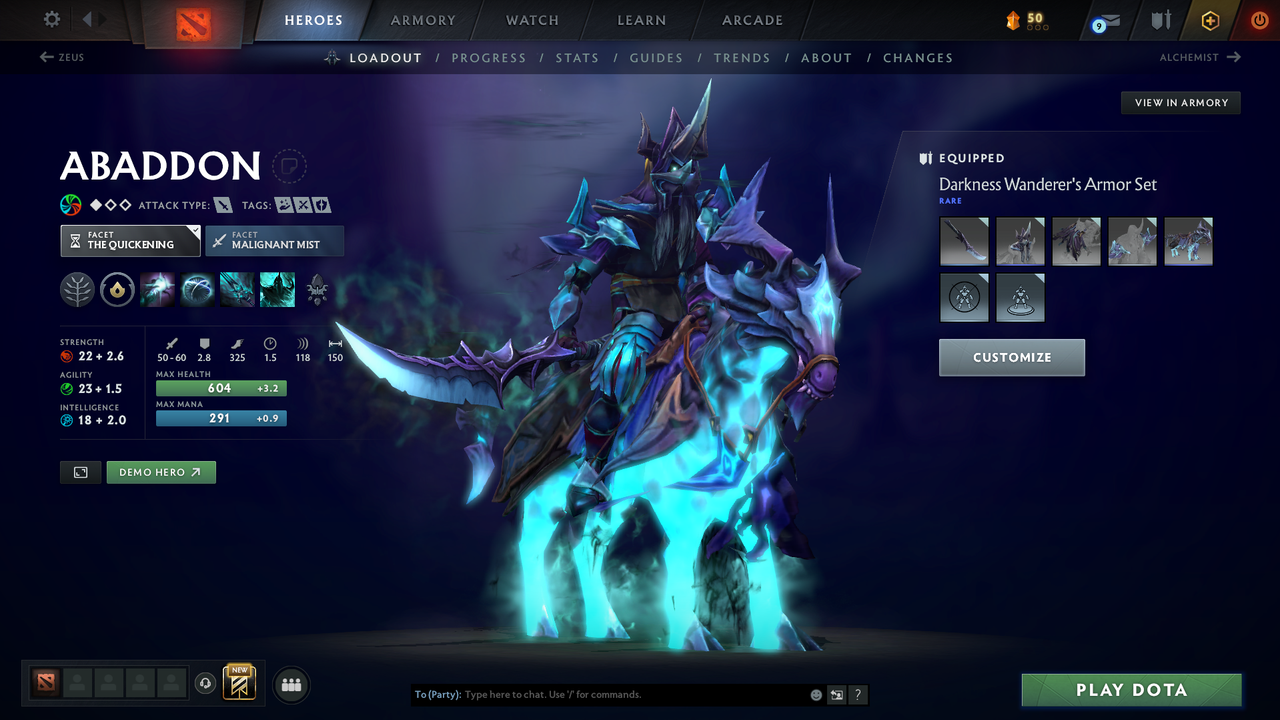
Task: Click the Alchemist next-hero arrow
Action: click(x=1232, y=57)
